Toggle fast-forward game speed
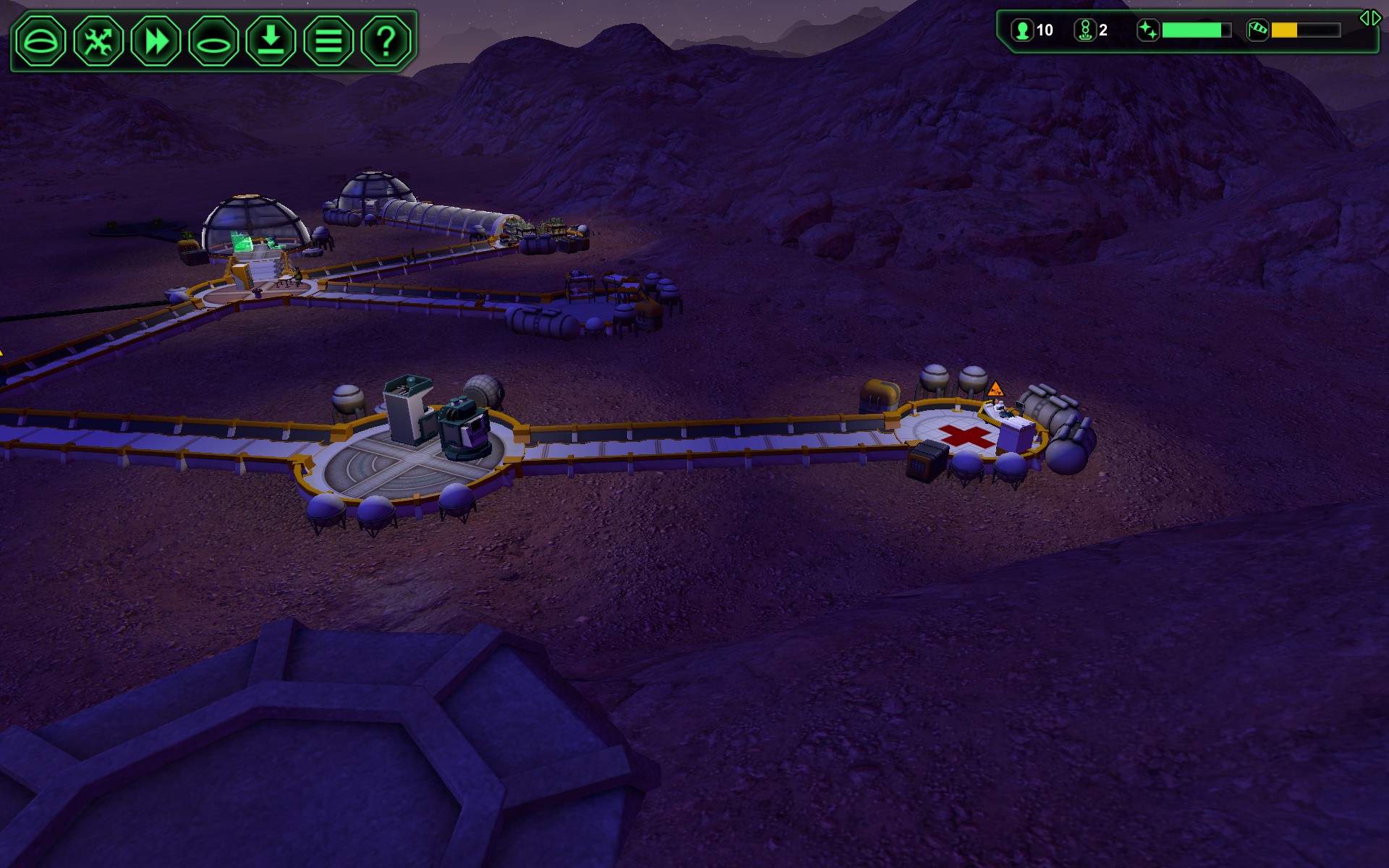This screenshot has width=1389, height=868. pyautogui.click(x=156, y=41)
